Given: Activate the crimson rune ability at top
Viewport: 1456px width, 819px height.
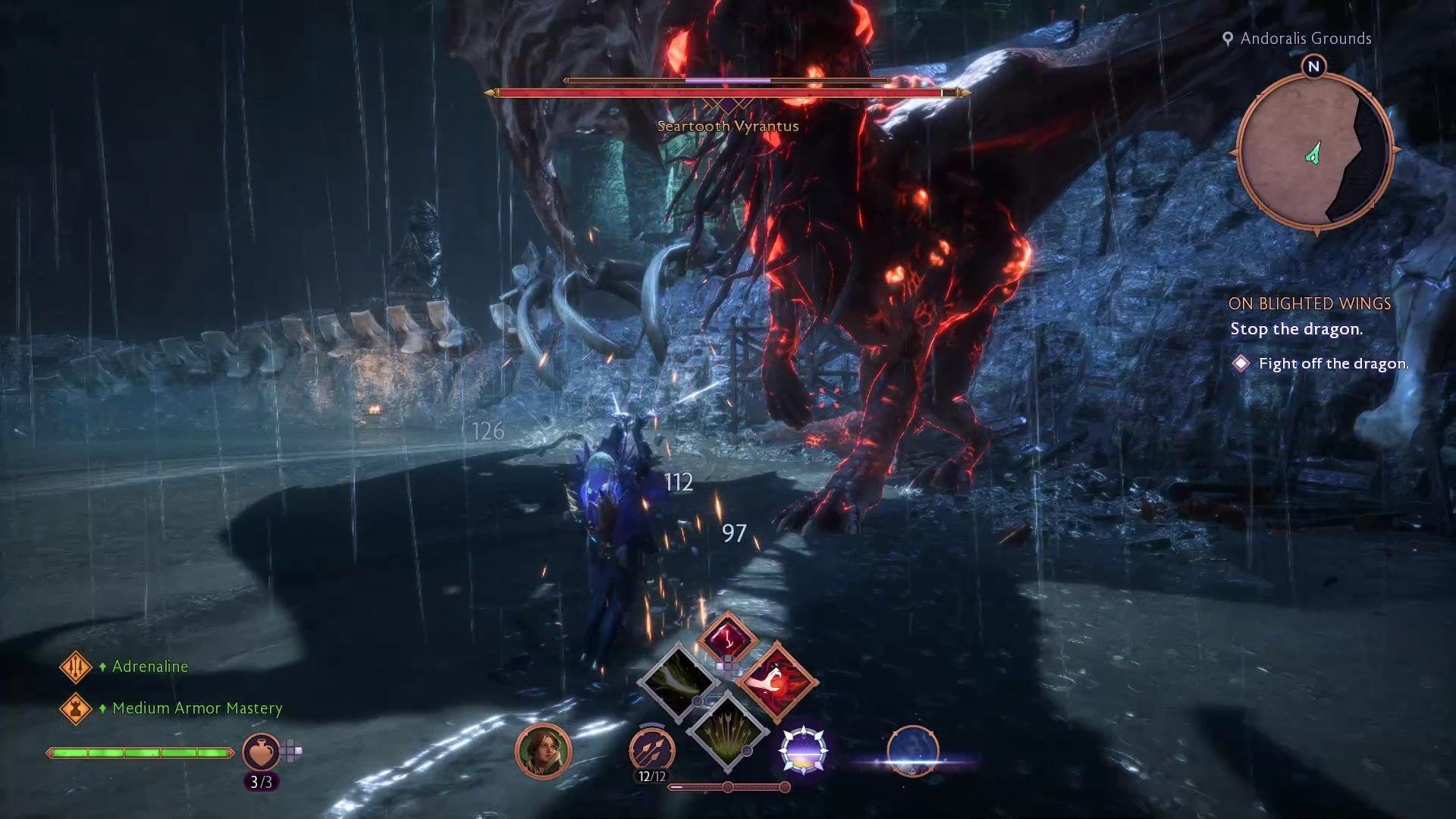Looking at the screenshot, I should tap(727, 637).
